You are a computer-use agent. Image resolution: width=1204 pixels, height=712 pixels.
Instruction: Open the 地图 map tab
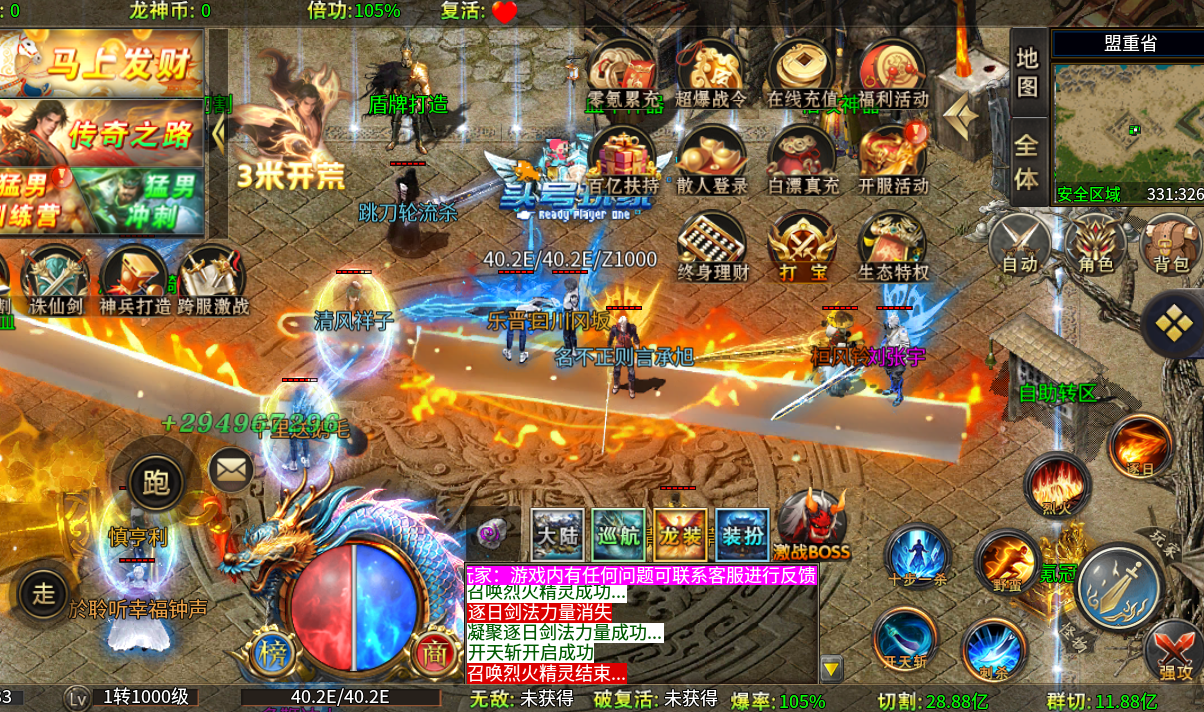pyautogui.click(x=1027, y=72)
